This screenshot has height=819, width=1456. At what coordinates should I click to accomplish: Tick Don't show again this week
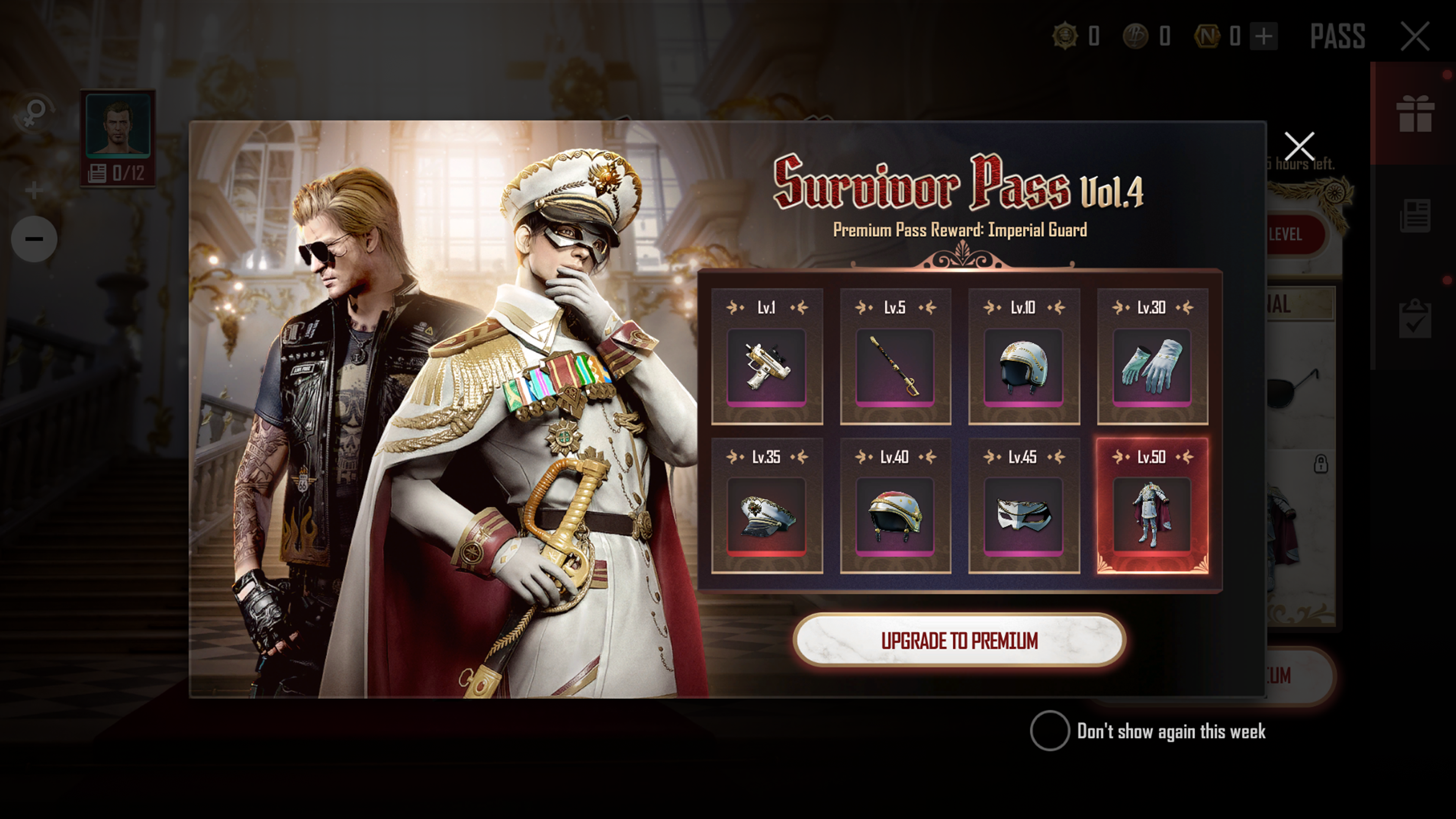(1050, 730)
